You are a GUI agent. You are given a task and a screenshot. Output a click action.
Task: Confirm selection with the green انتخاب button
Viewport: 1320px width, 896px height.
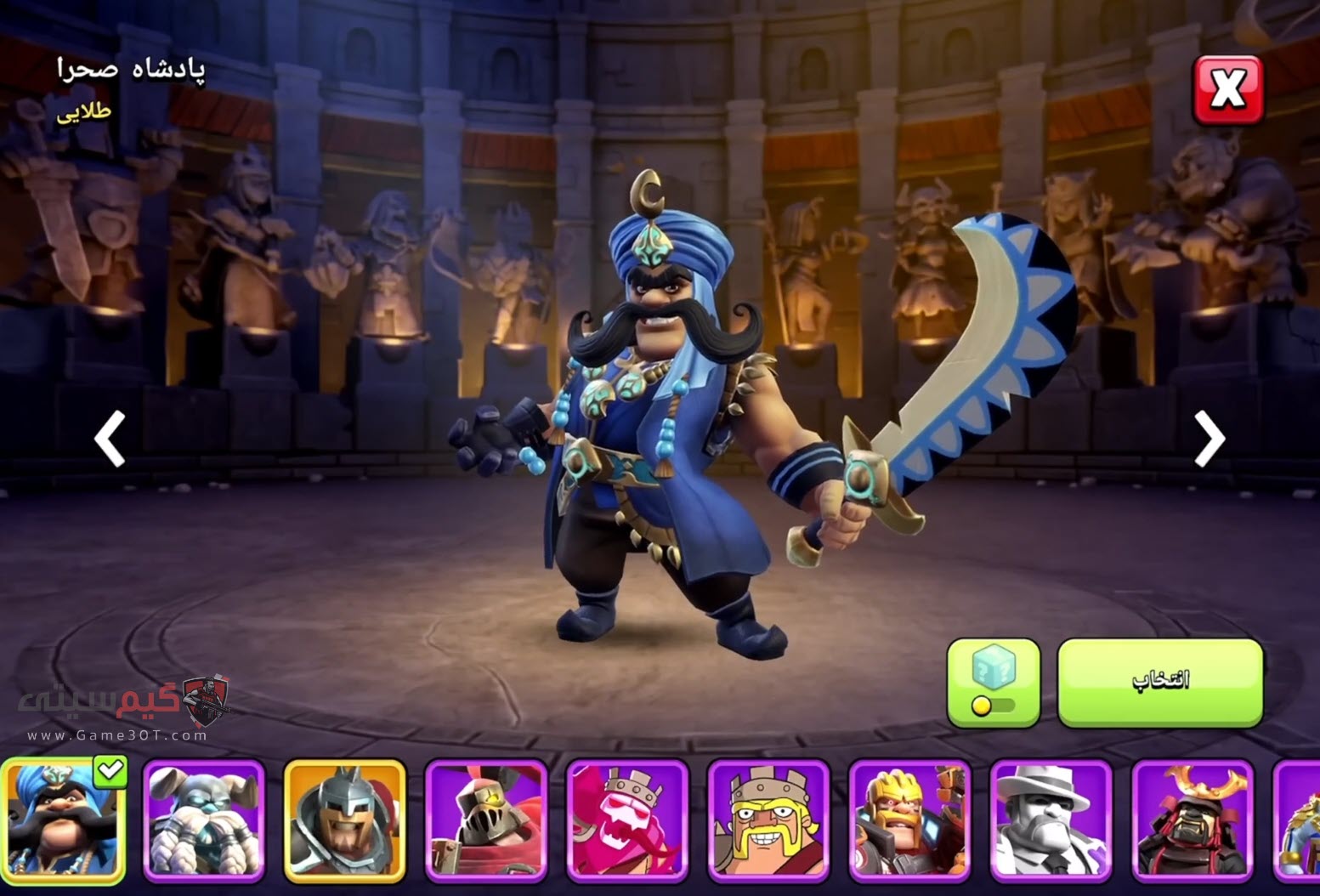[x=1160, y=683]
